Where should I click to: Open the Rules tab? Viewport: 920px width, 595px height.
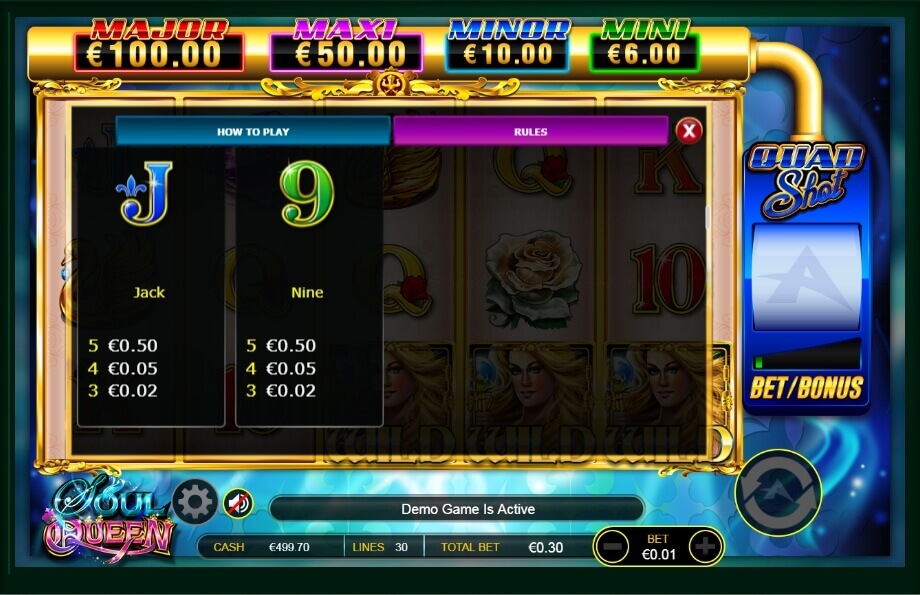(x=530, y=131)
